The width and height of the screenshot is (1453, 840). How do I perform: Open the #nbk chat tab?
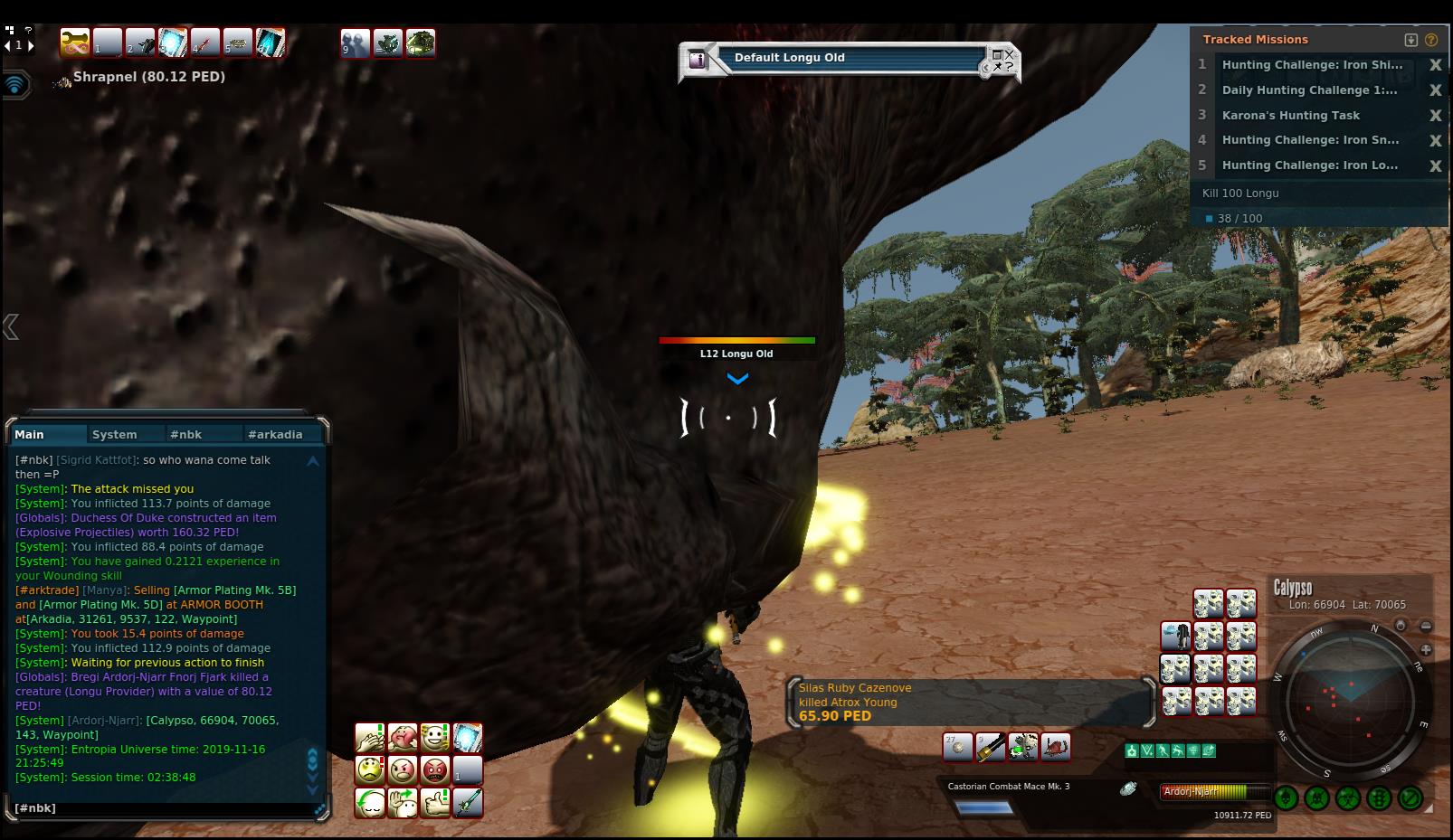[186, 435]
